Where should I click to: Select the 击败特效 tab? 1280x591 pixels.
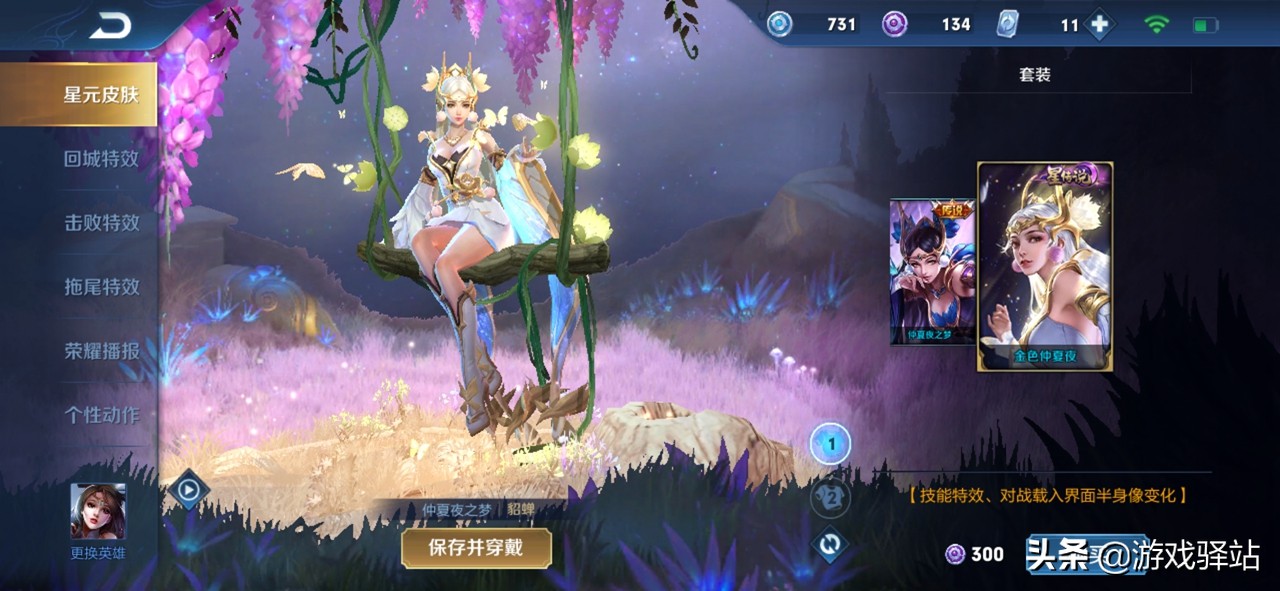(x=100, y=223)
